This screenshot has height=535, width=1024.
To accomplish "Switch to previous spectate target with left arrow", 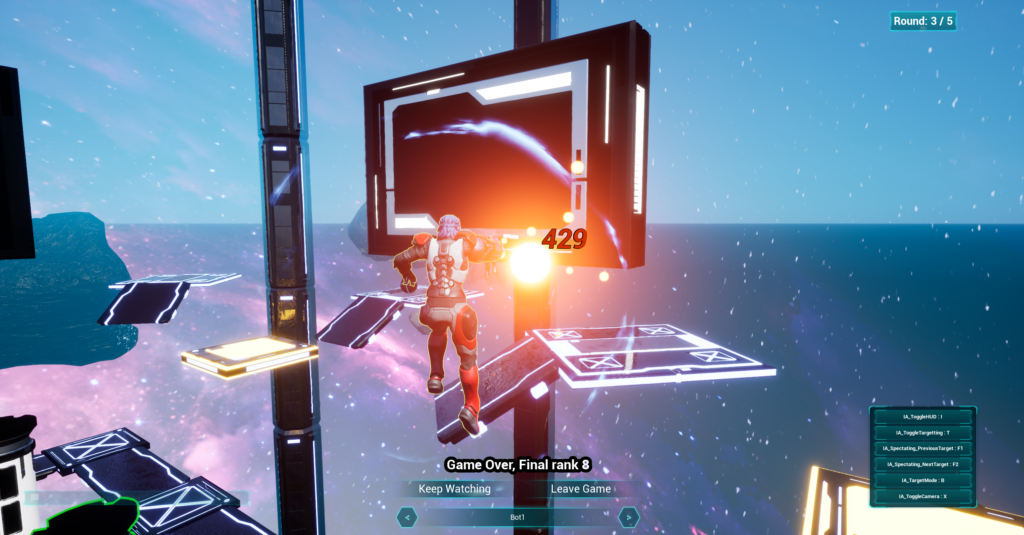I will click(407, 517).
